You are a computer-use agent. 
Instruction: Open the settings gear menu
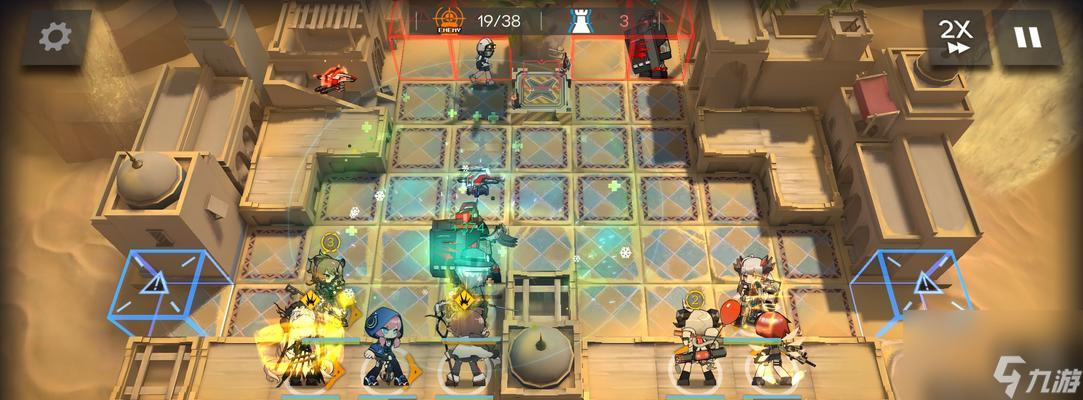(54, 38)
